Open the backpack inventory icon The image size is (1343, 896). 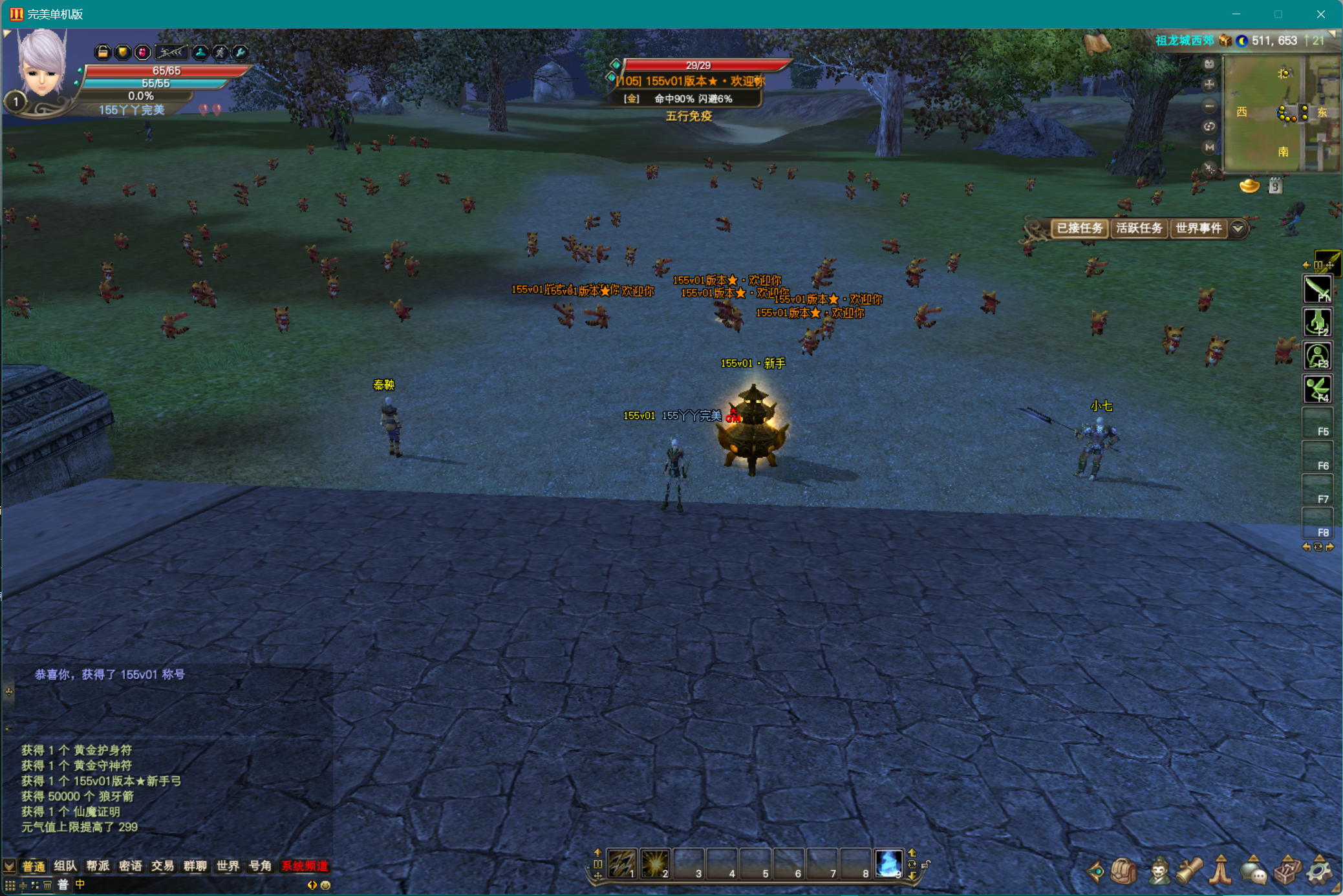(1124, 871)
